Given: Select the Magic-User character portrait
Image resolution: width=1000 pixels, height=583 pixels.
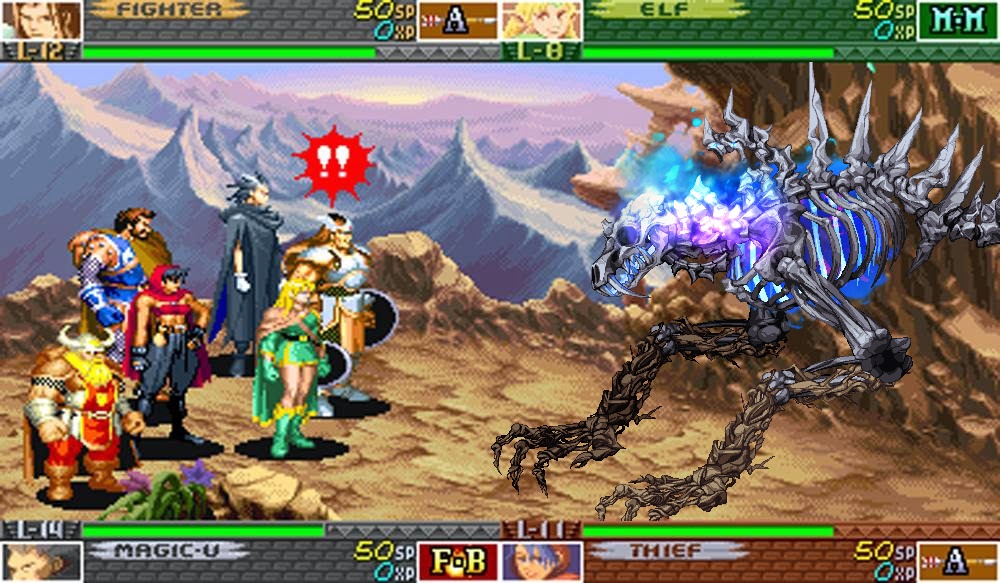Looking at the screenshot, I should pyautogui.click(x=41, y=561).
